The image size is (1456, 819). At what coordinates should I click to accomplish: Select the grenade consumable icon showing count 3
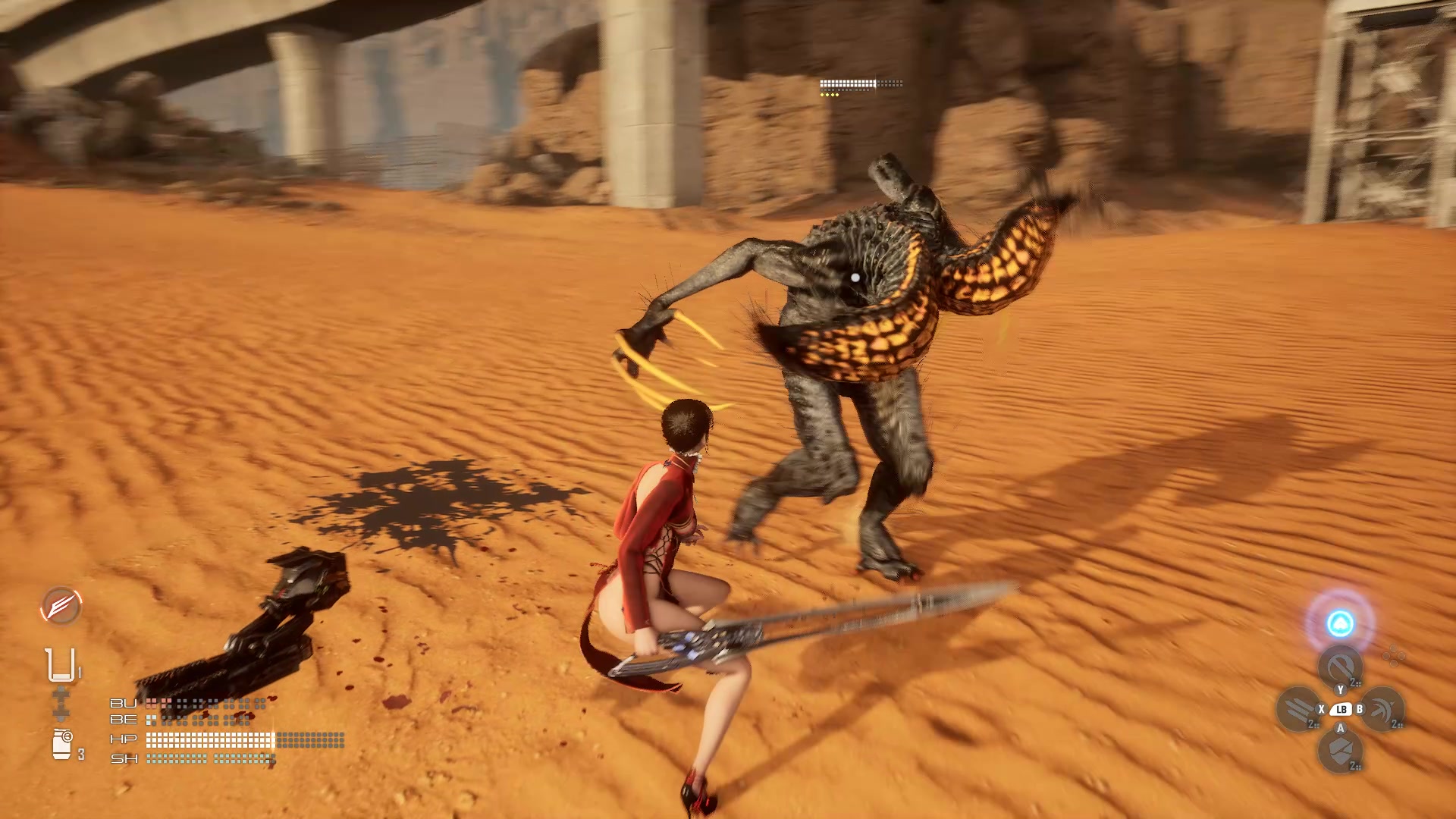pyautogui.click(x=62, y=740)
